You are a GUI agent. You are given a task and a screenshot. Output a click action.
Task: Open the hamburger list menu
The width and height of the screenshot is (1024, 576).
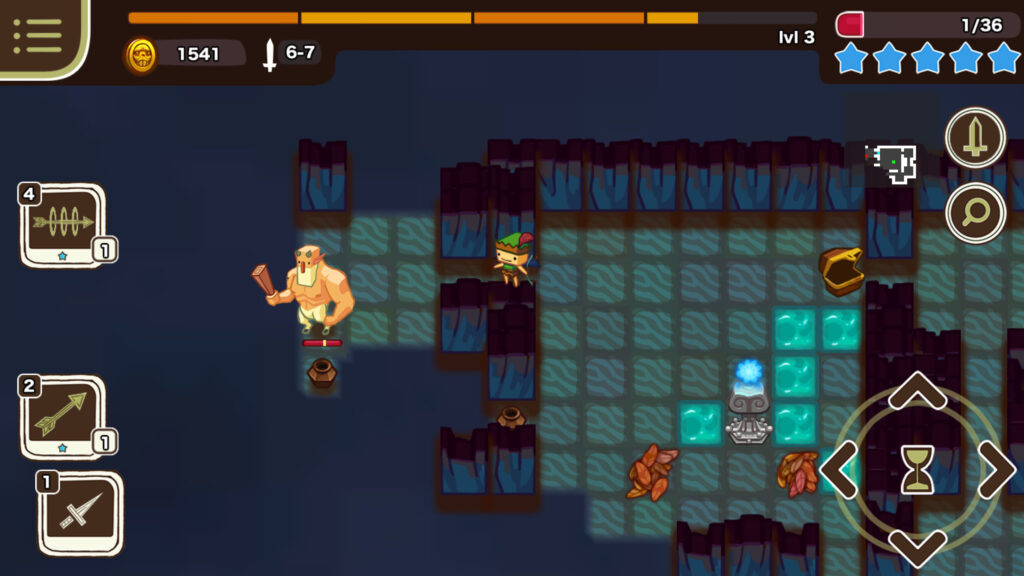click(38, 35)
